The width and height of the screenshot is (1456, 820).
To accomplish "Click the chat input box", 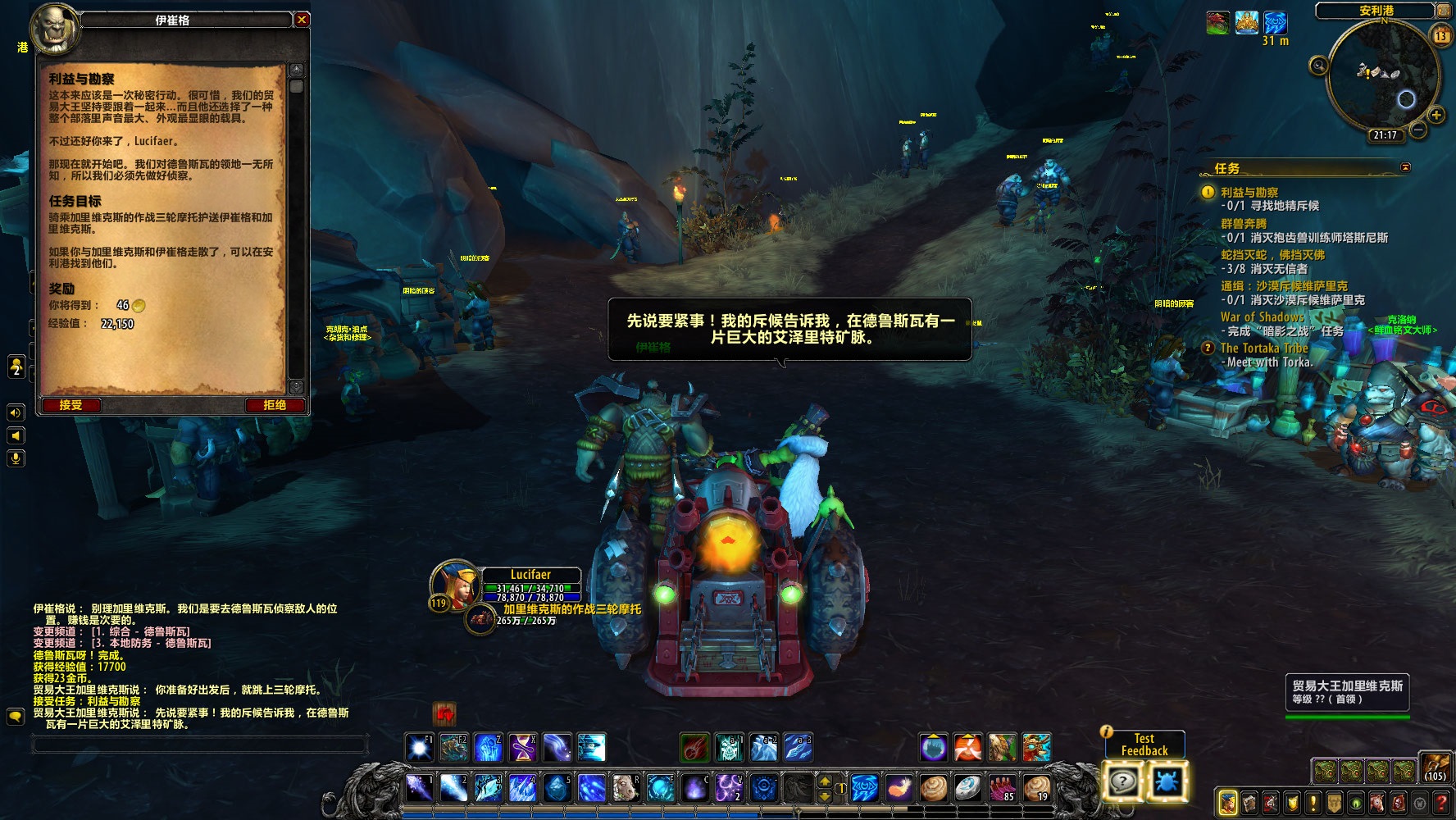I will [x=200, y=745].
